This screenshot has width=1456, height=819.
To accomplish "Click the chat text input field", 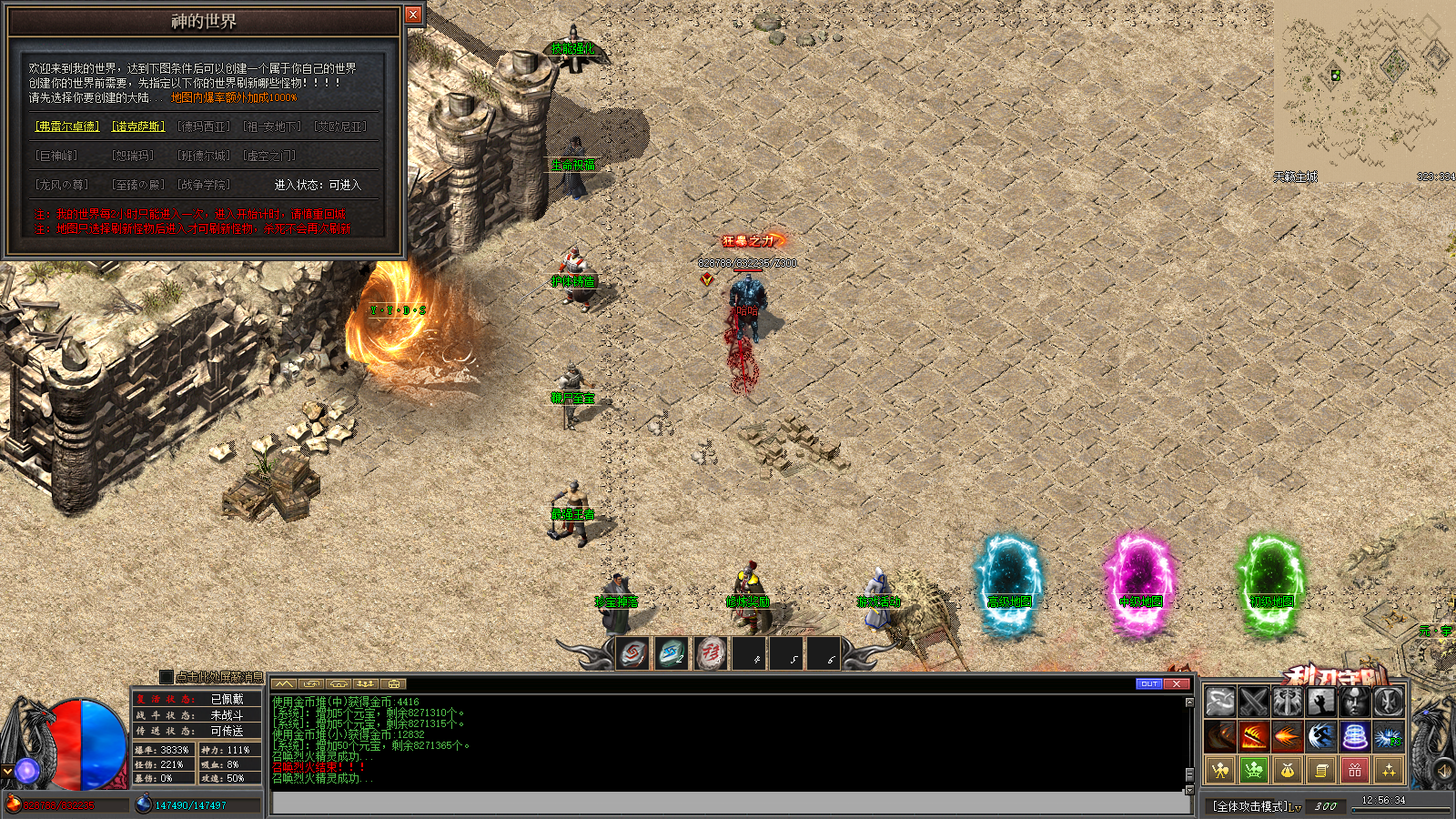I will [x=728, y=803].
